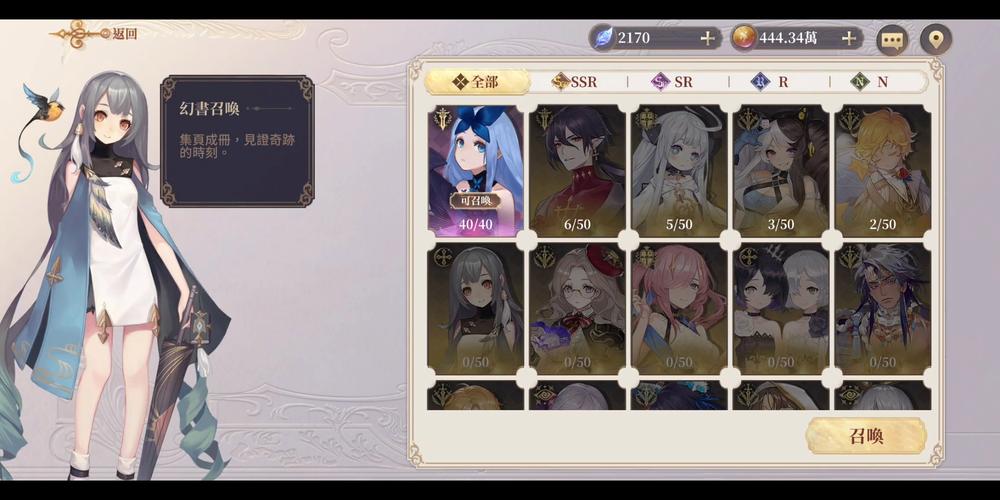Open the map location pin icon
Screen dimensions: 1000x500
tap(935, 39)
